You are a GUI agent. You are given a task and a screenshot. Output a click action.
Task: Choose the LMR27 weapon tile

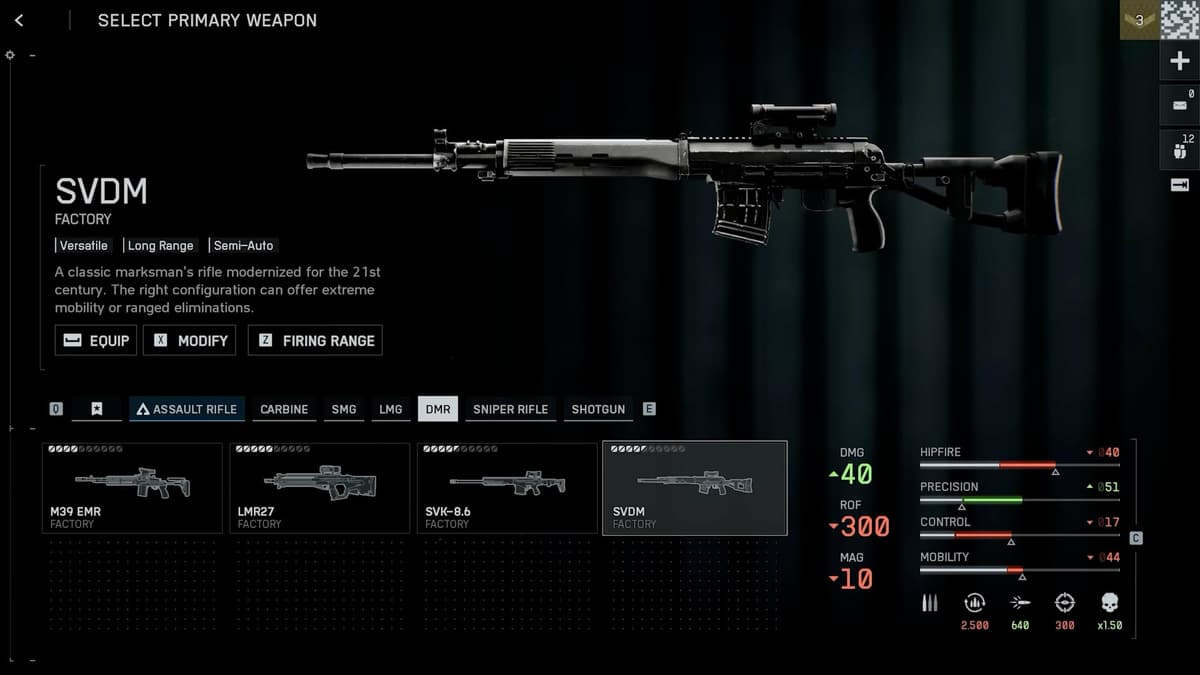(x=320, y=488)
